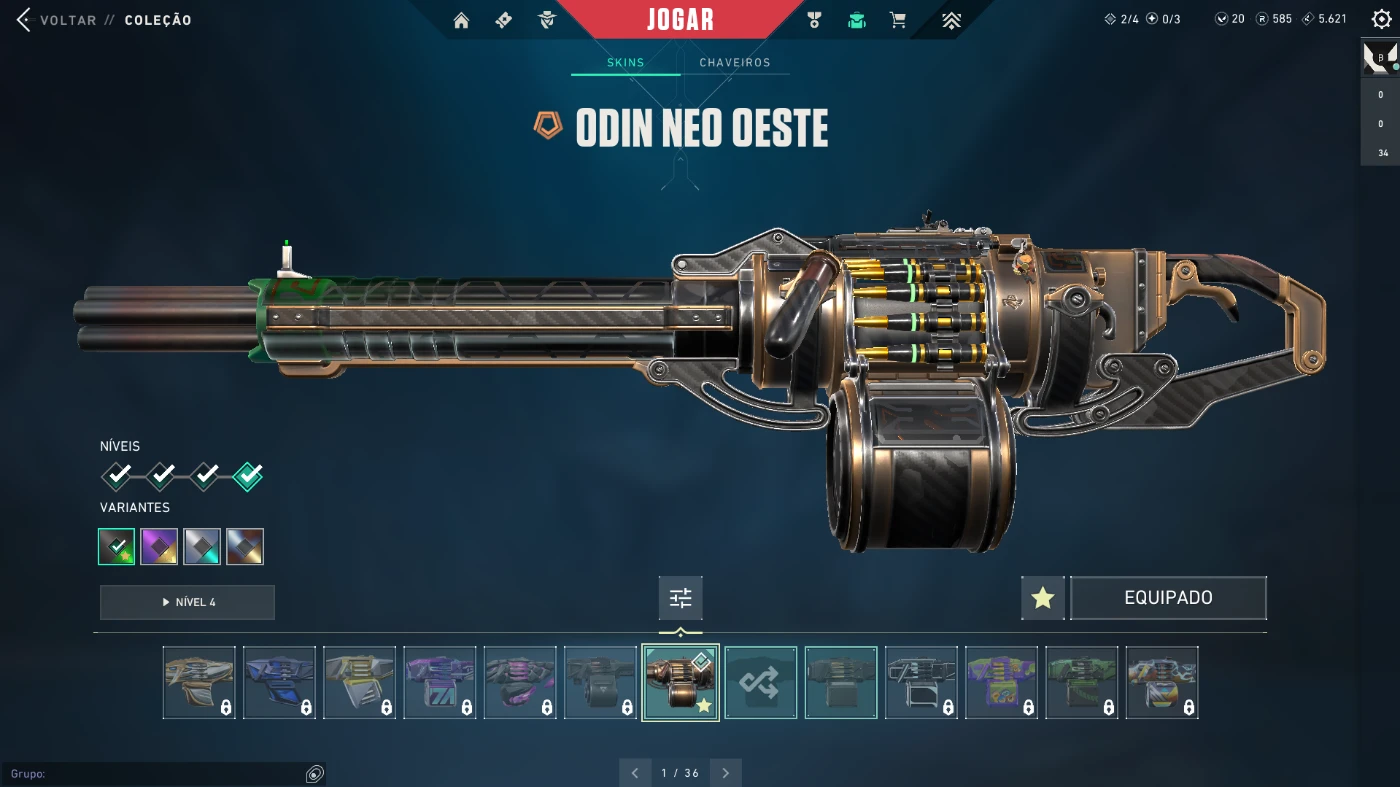This screenshot has width=1400, height=787.
Task: Select the Skins tab
Action: coord(626,63)
